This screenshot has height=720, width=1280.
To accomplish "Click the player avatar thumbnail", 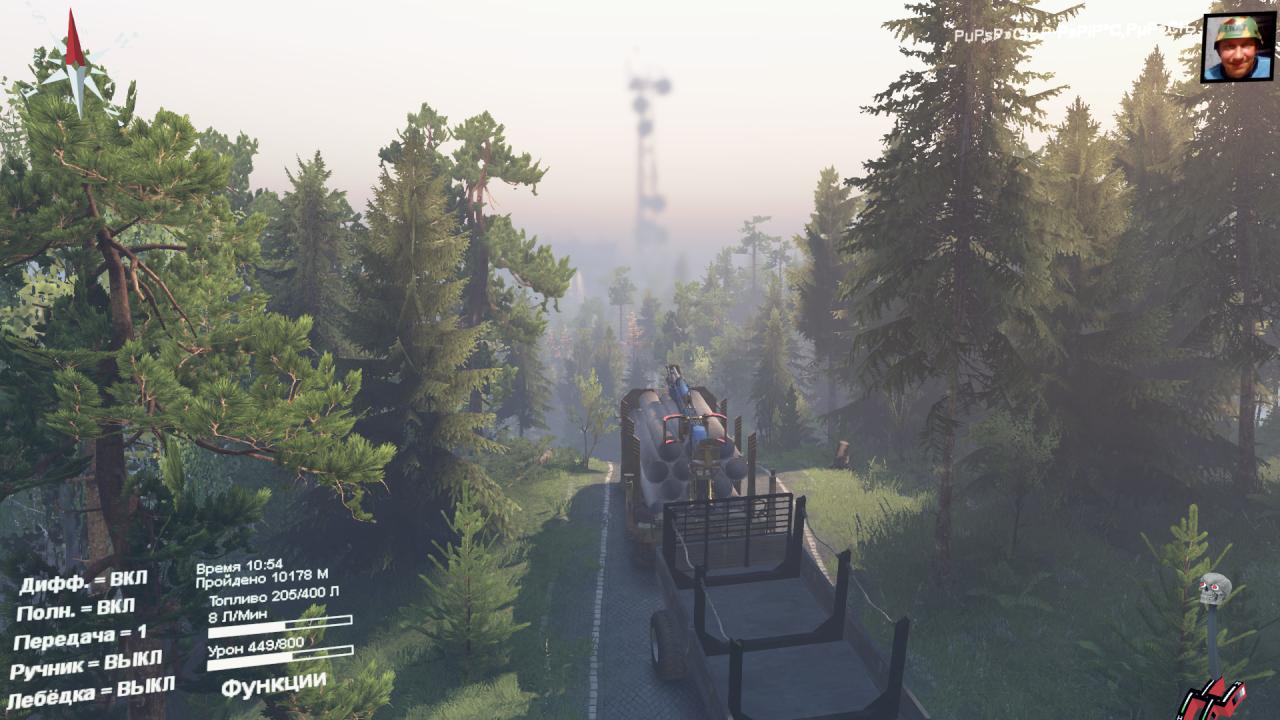I will pyautogui.click(x=1237, y=48).
